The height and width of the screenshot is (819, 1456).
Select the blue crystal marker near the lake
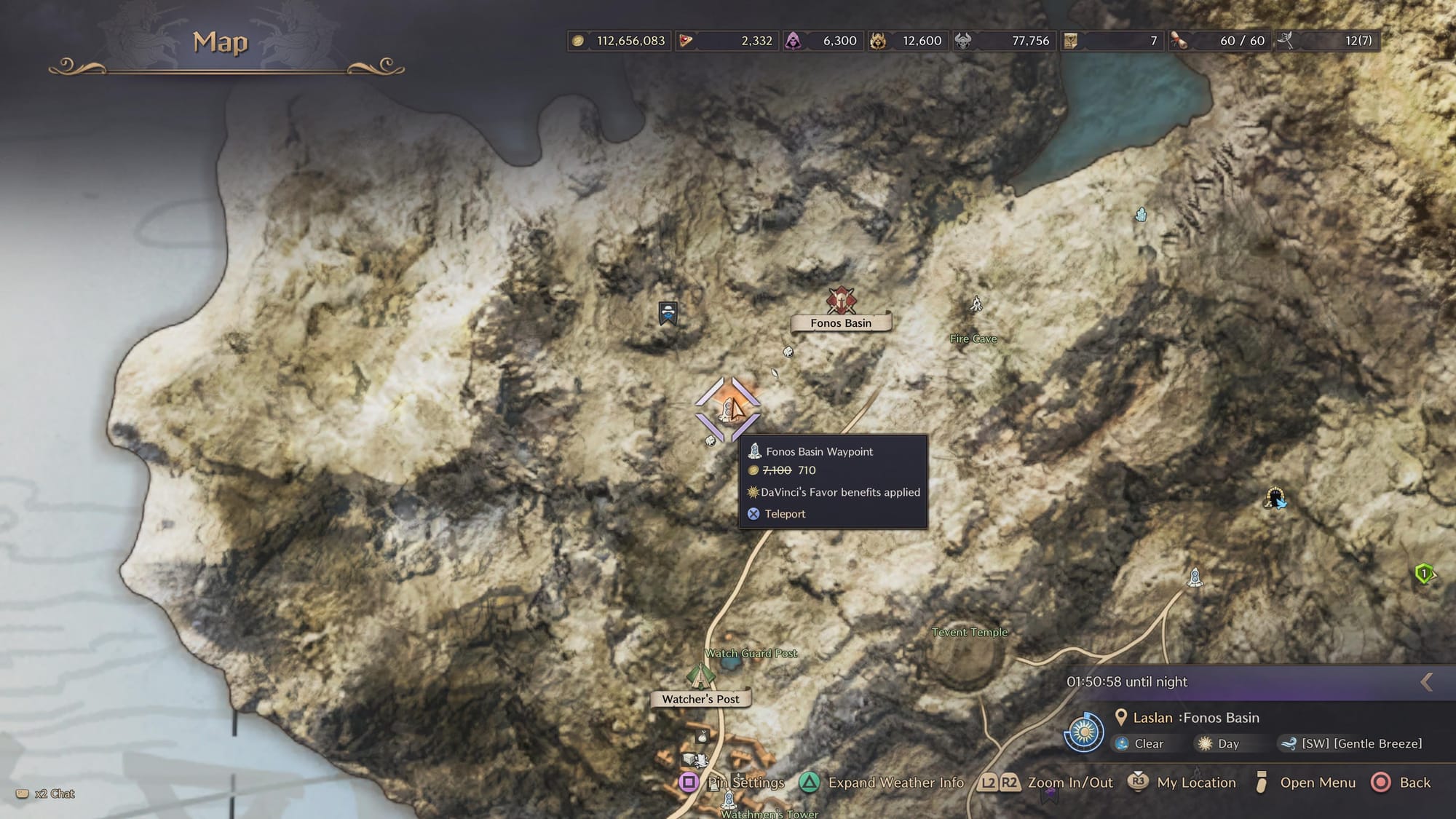click(x=1141, y=215)
